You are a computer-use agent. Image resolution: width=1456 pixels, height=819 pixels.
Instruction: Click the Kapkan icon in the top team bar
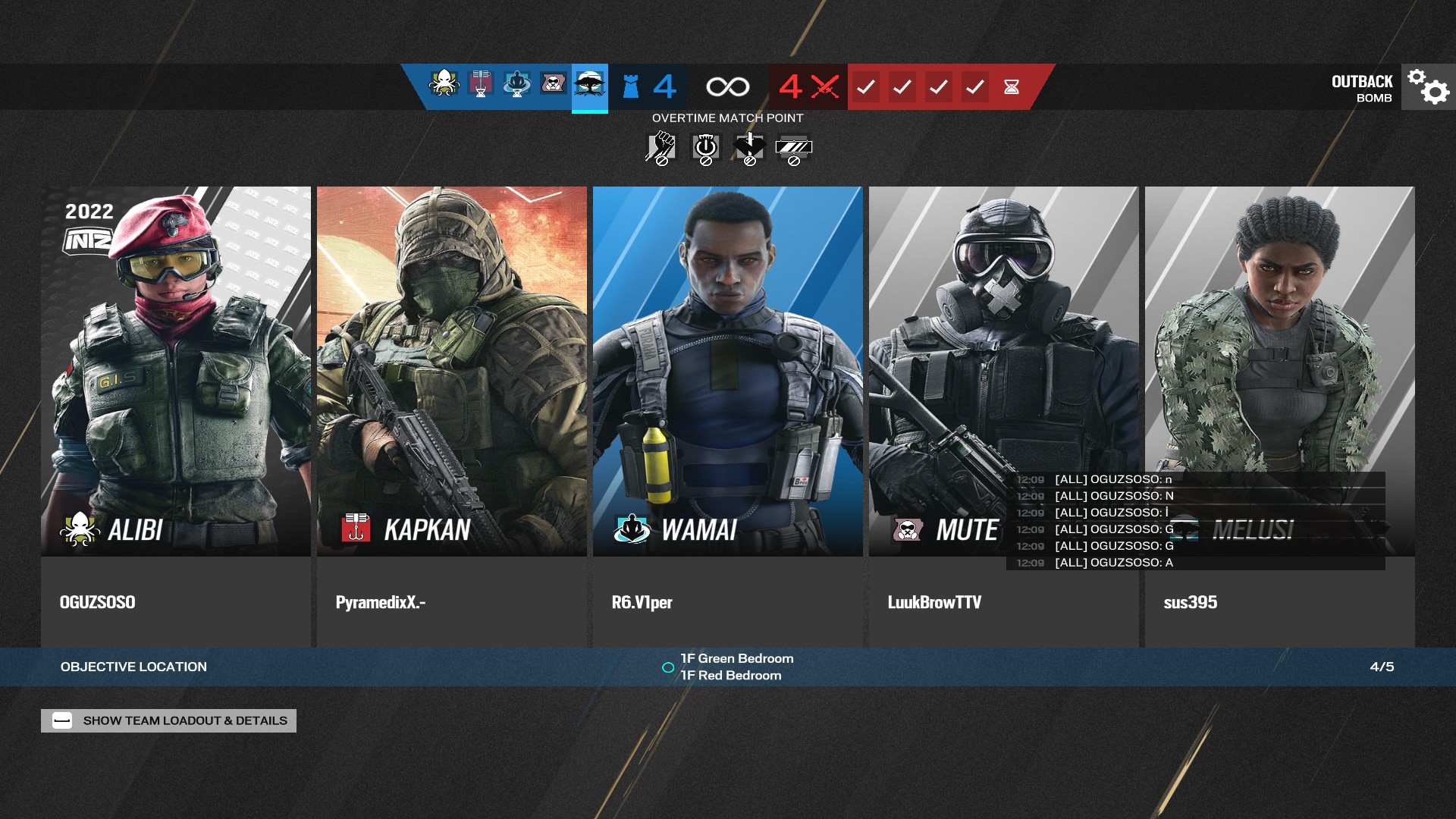tap(481, 83)
